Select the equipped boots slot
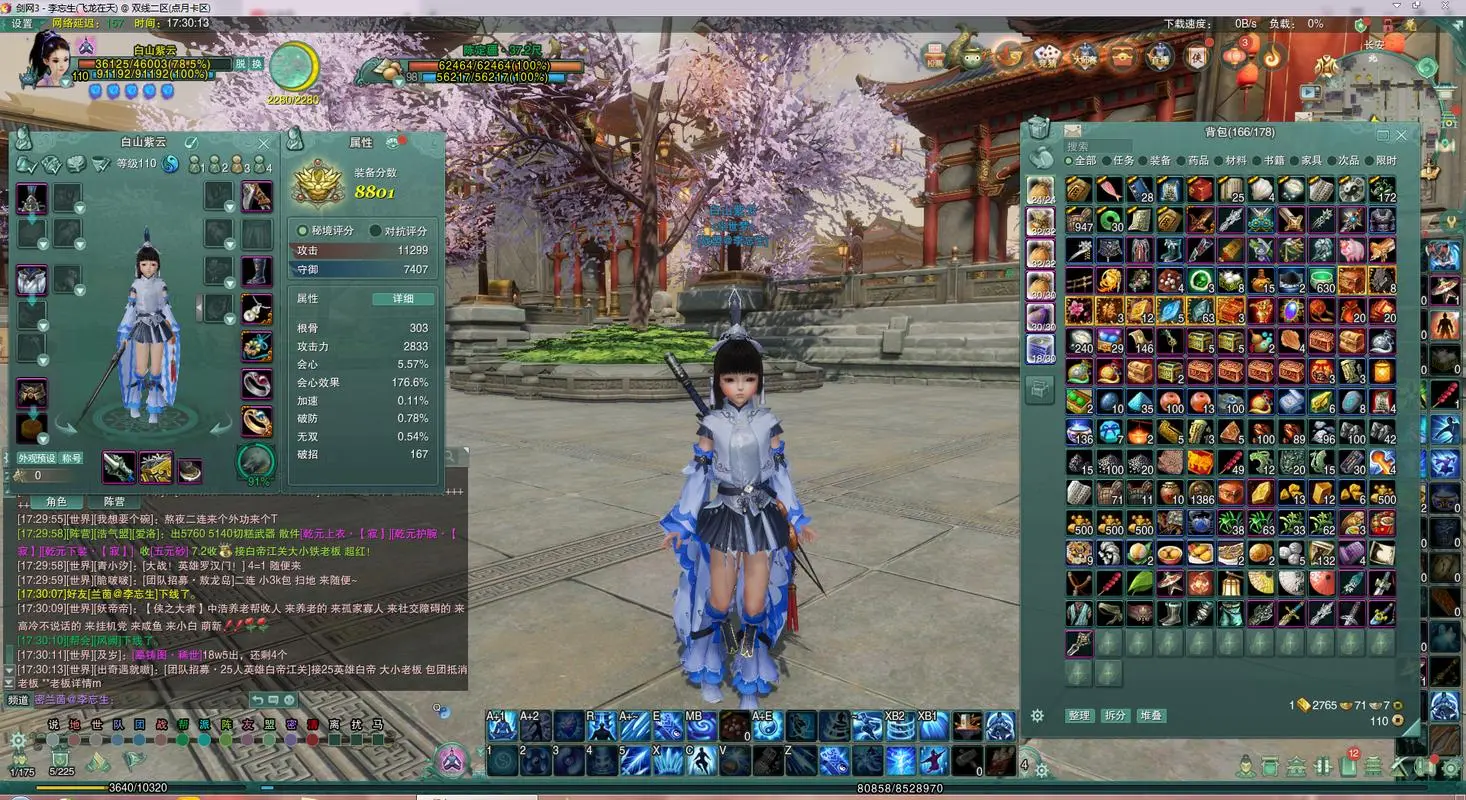 256,271
